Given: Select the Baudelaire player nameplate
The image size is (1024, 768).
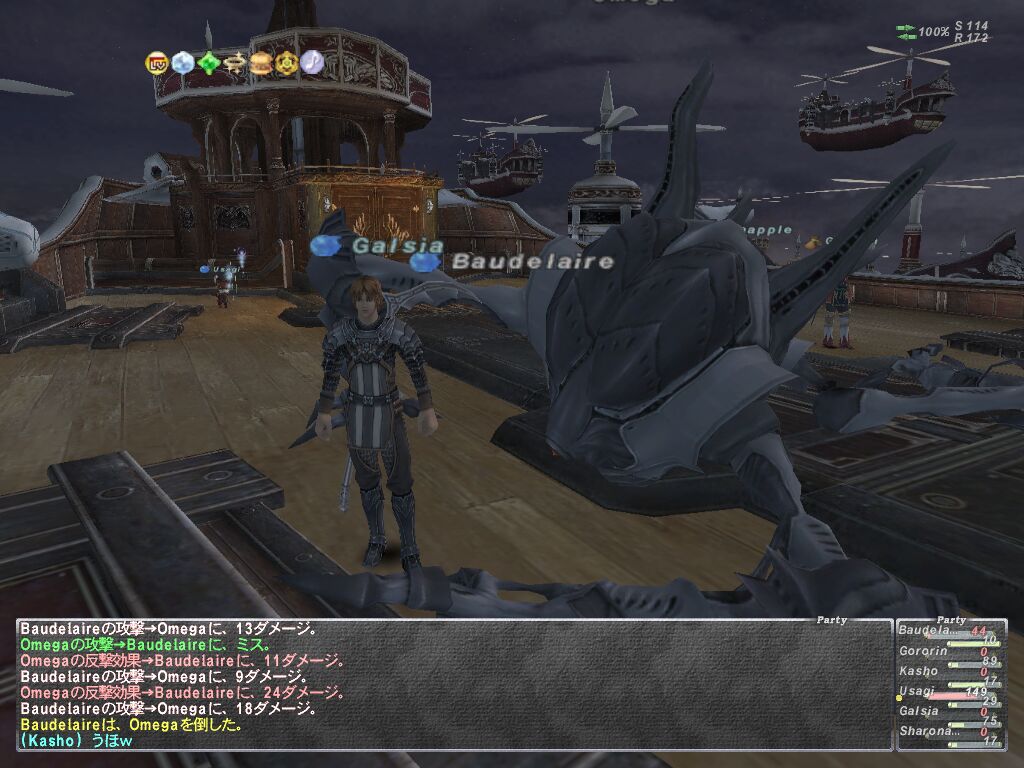Looking at the screenshot, I should click(x=531, y=262).
